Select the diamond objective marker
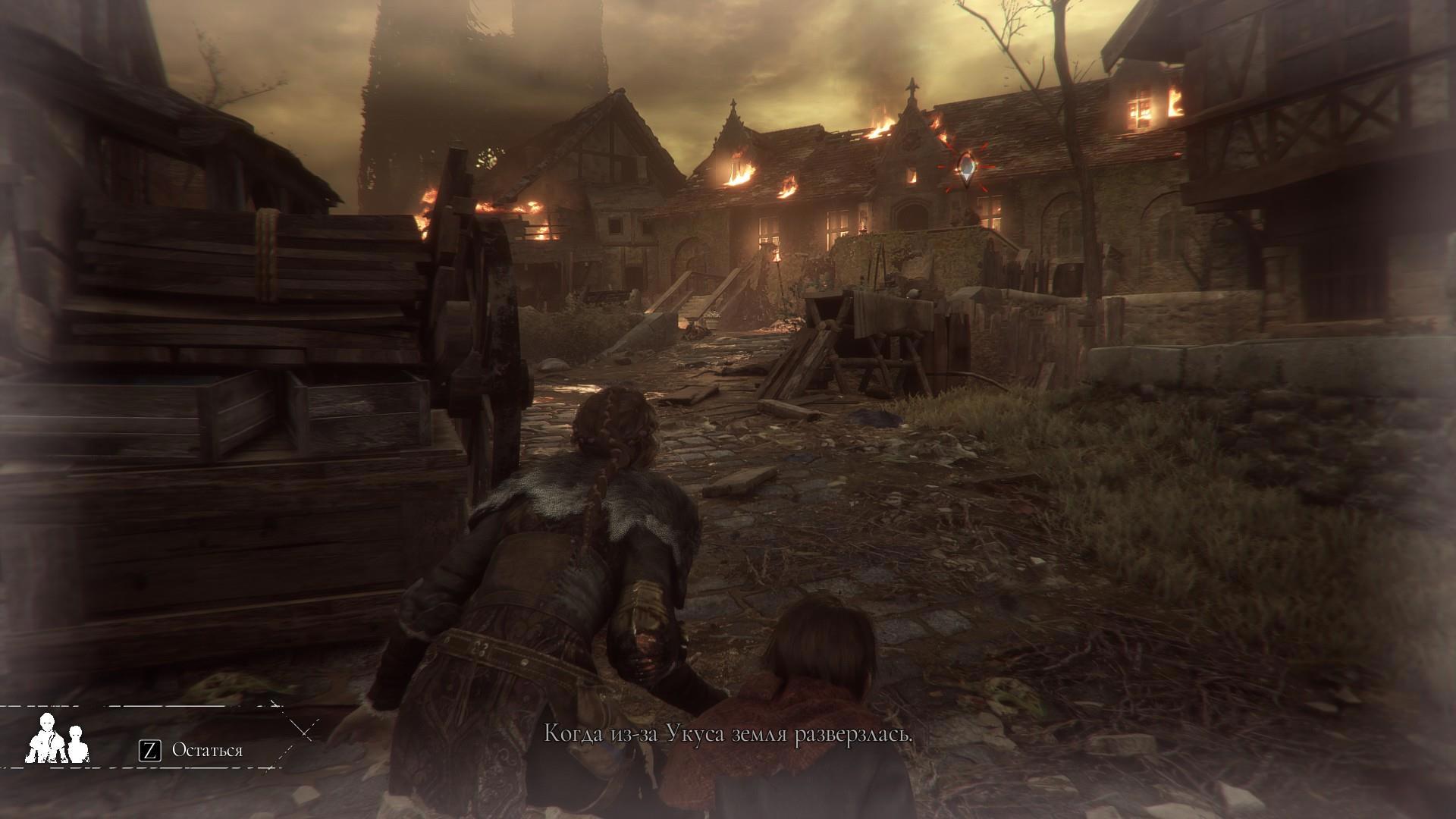The width and height of the screenshot is (1456, 819). (966, 168)
